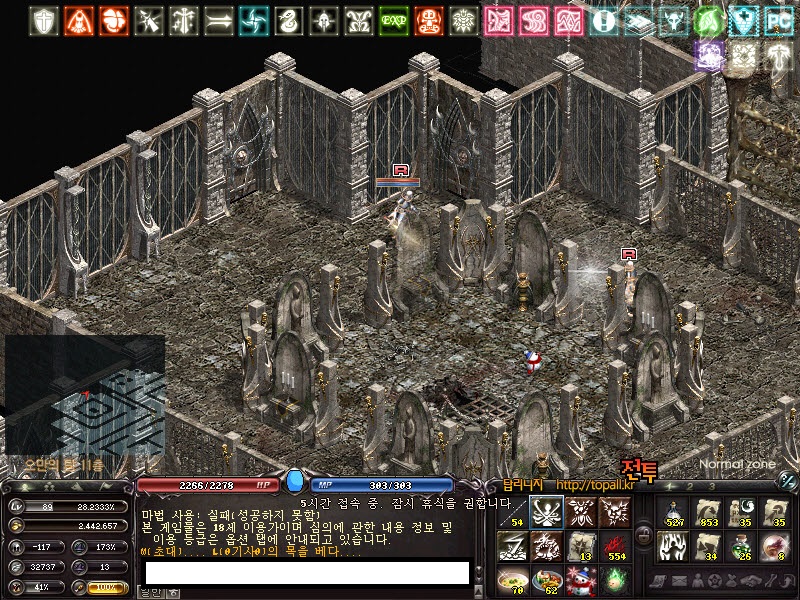Eat the soup bowl with 70 count
The width and height of the screenshot is (800, 600).
[x=512, y=580]
